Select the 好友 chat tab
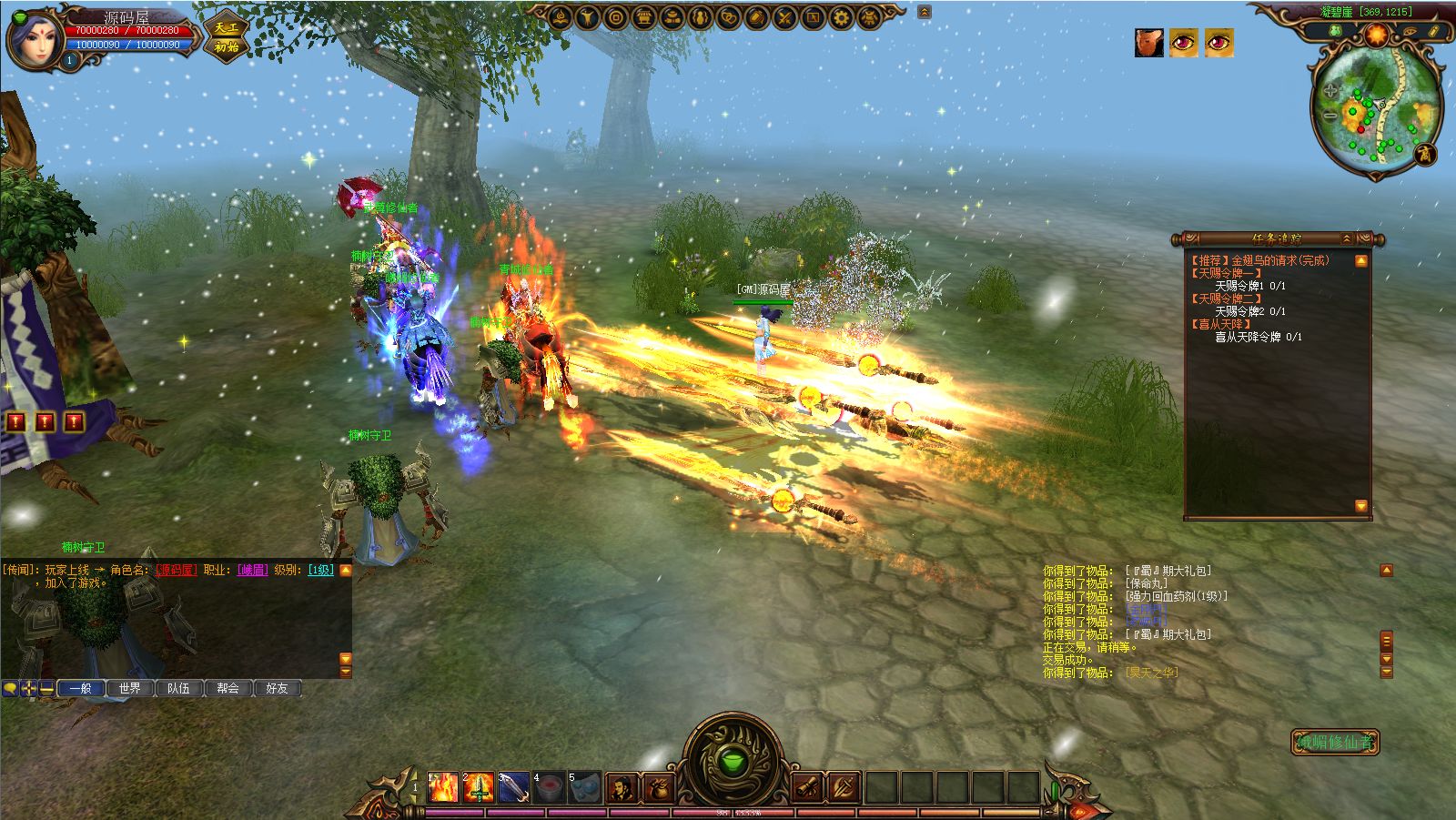This screenshot has width=1456, height=820. (x=277, y=688)
